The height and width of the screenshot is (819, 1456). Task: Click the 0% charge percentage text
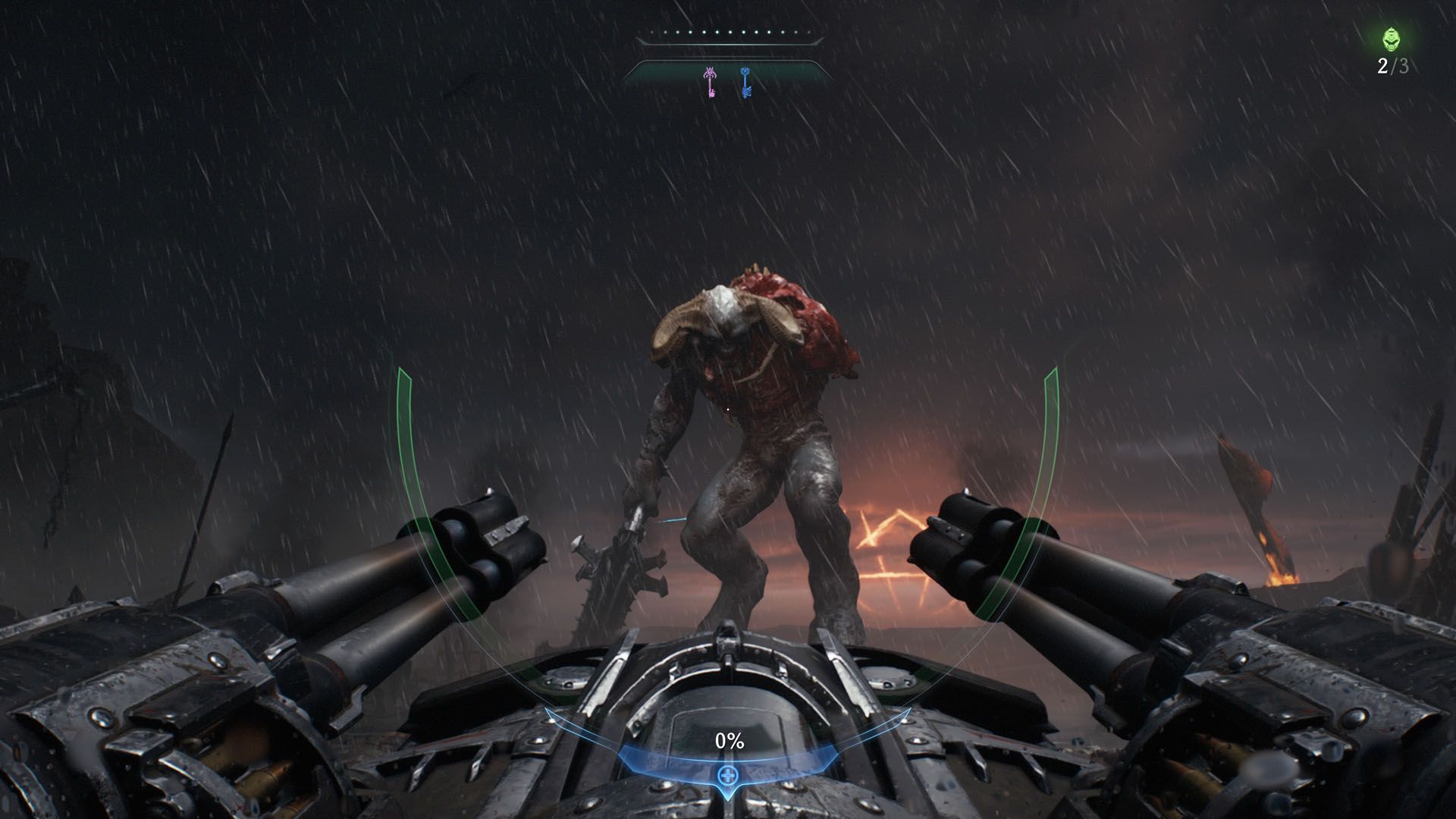pos(728,741)
